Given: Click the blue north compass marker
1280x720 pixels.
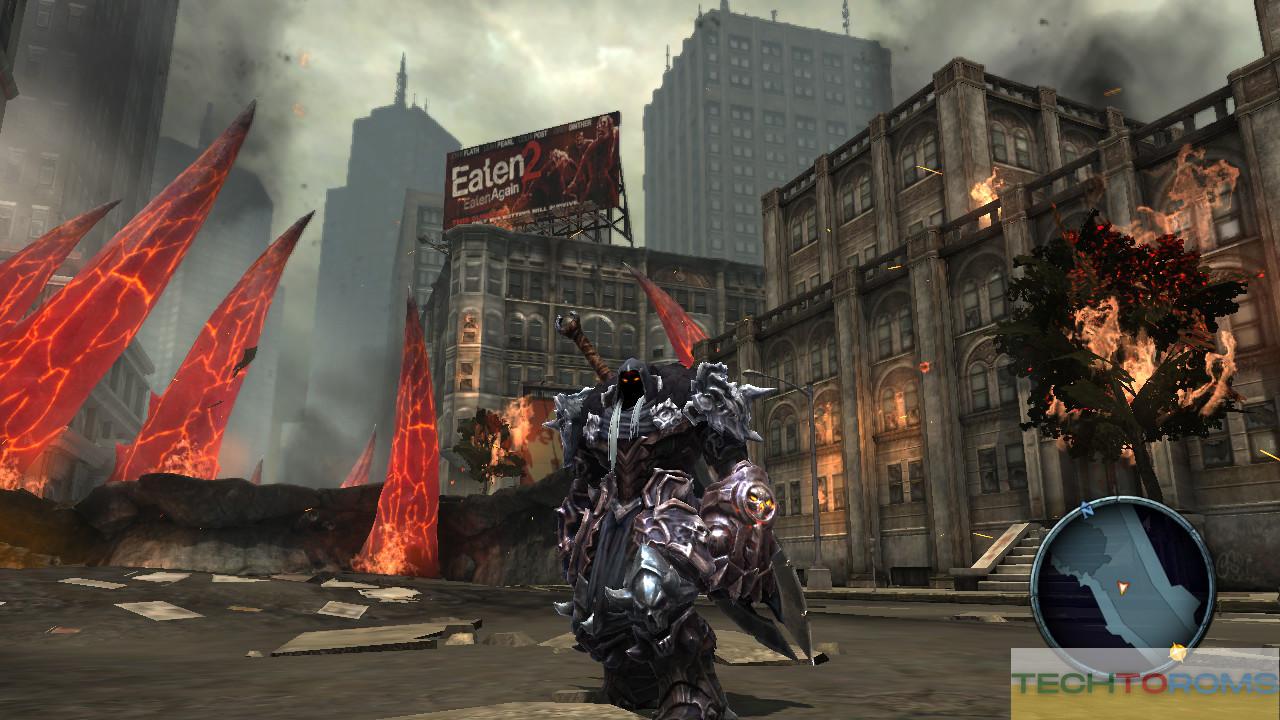Looking at the screenshot, I should point(1085,510).
